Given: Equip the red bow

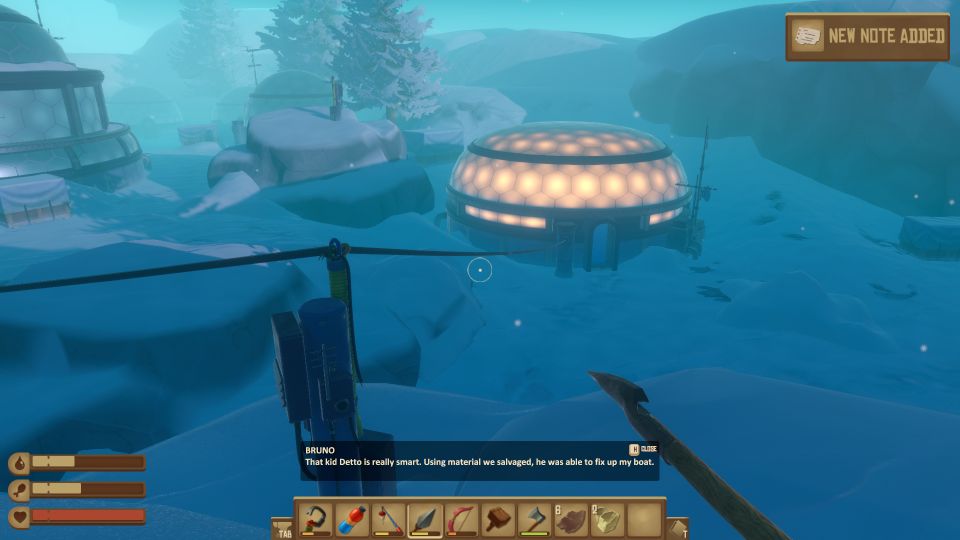Looking at the screenshot, I should [462, 520].
